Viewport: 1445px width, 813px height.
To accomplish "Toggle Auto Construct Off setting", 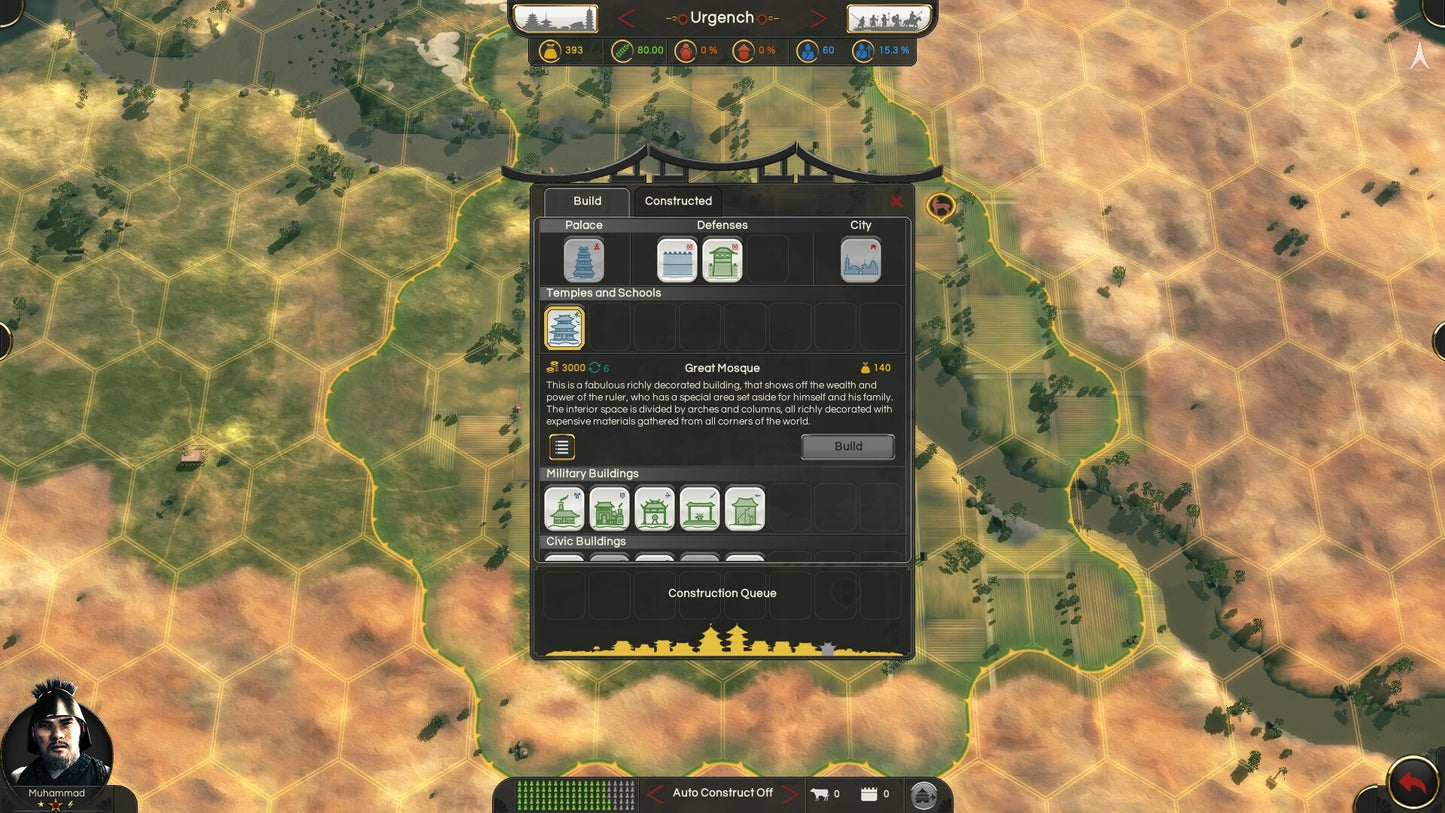I will tap(722, 792).
